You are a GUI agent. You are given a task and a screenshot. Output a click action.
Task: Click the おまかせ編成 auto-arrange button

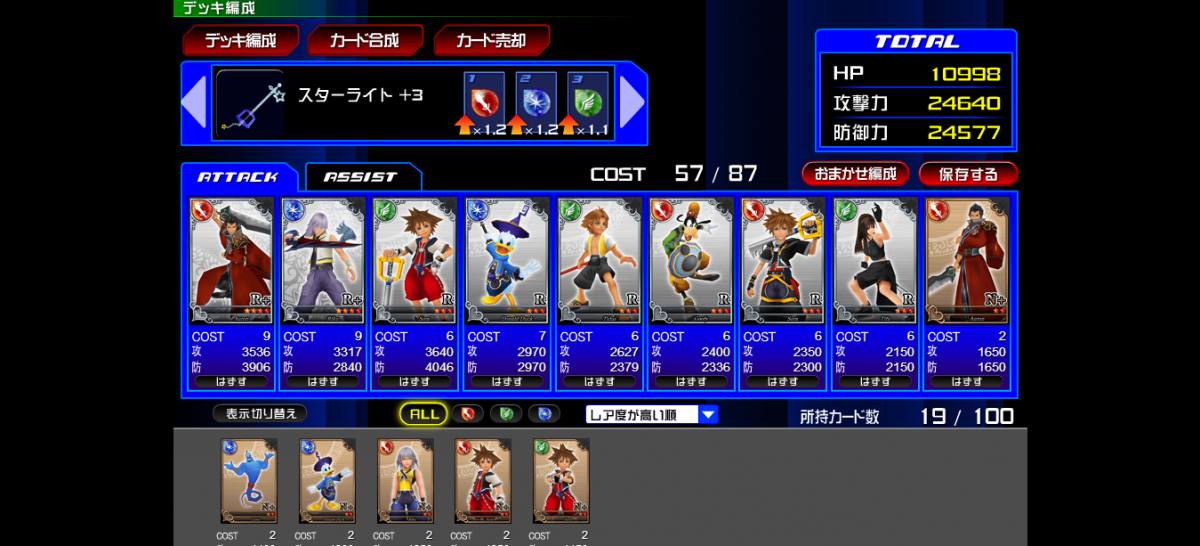[855, 174]
